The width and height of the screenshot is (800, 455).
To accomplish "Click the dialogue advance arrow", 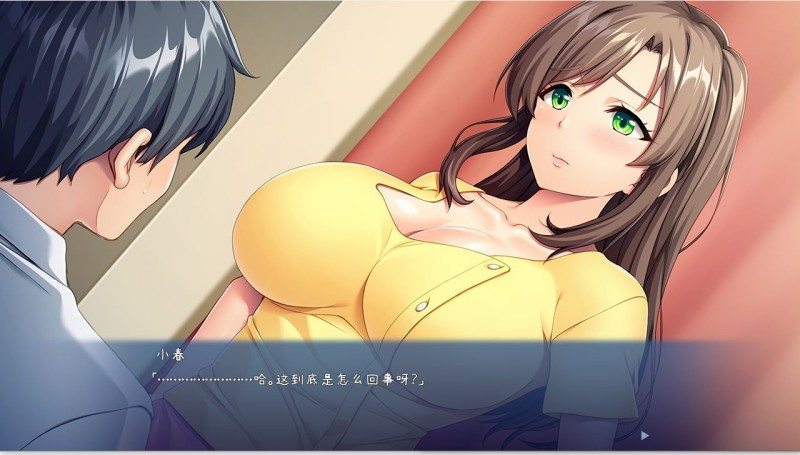I will [645, 435].
